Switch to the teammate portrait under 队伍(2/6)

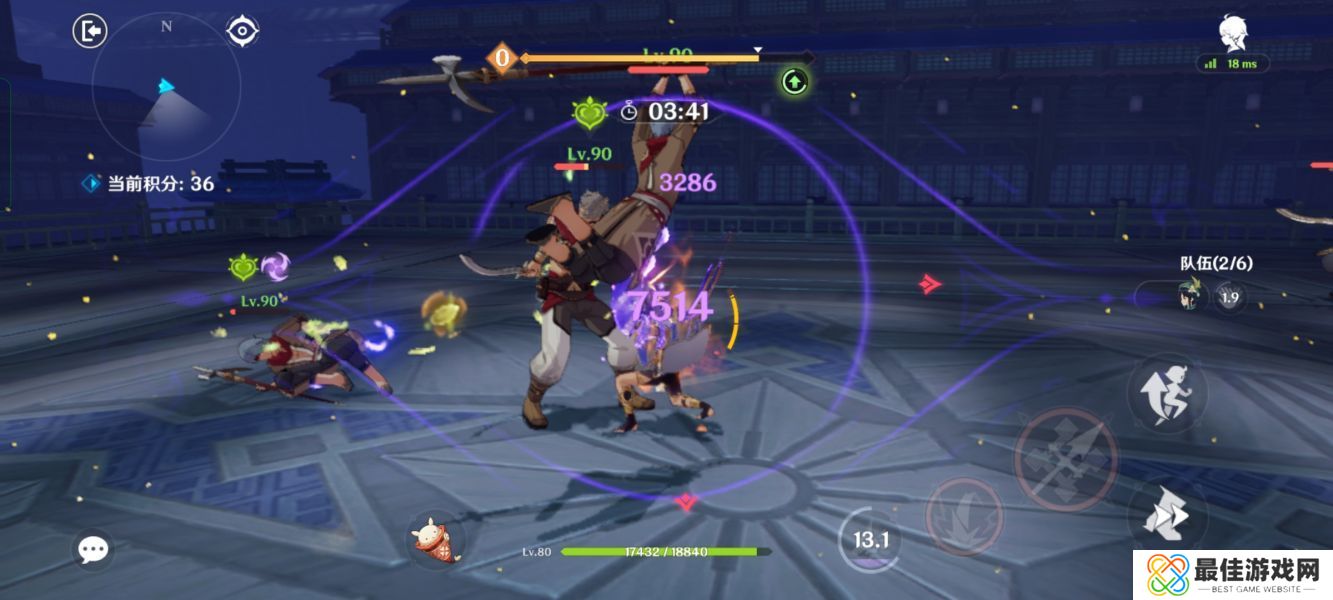(x=1190, y=295)
